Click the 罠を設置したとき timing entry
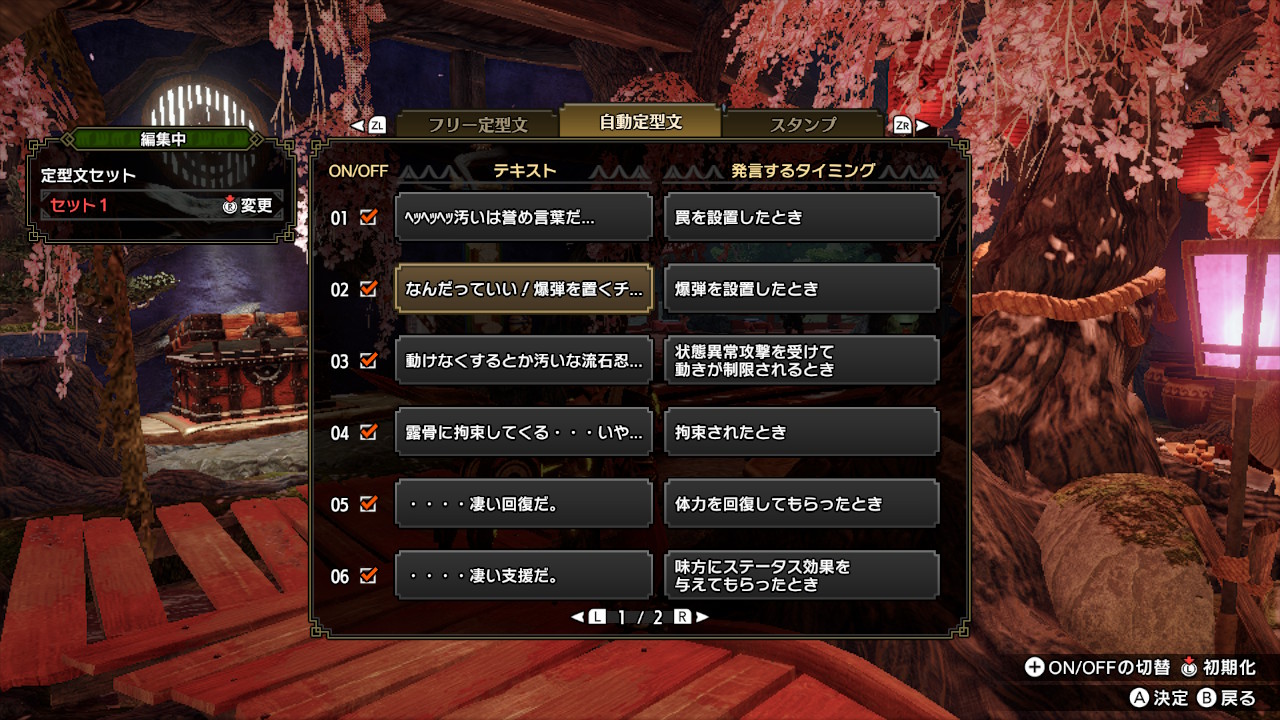1280x720 pixels. (x=801, y=216)
